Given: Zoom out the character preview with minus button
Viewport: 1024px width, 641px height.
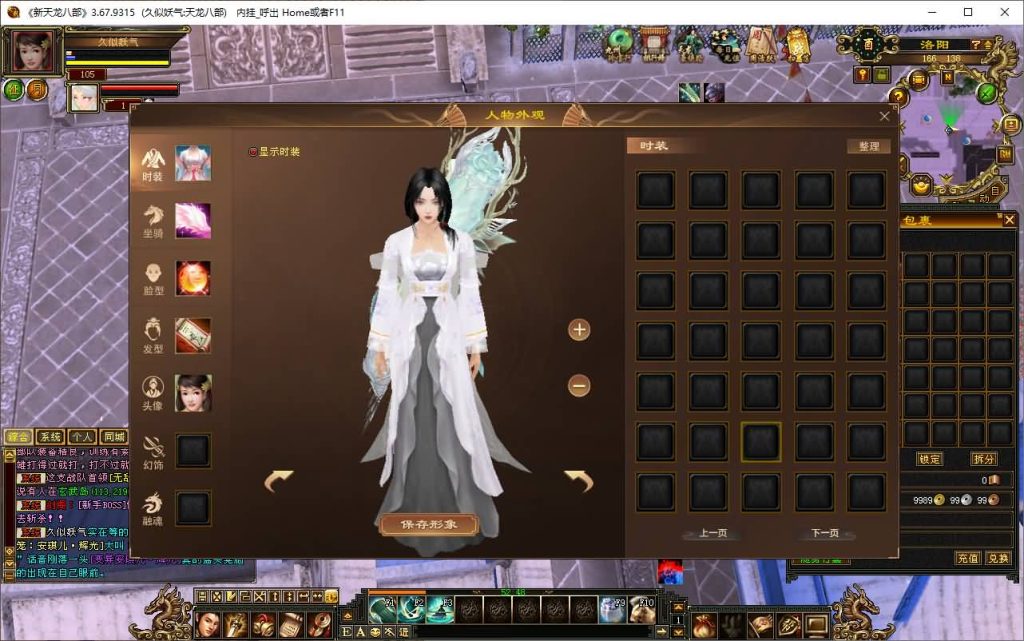Looking at the screenshot, I should 579,385.
